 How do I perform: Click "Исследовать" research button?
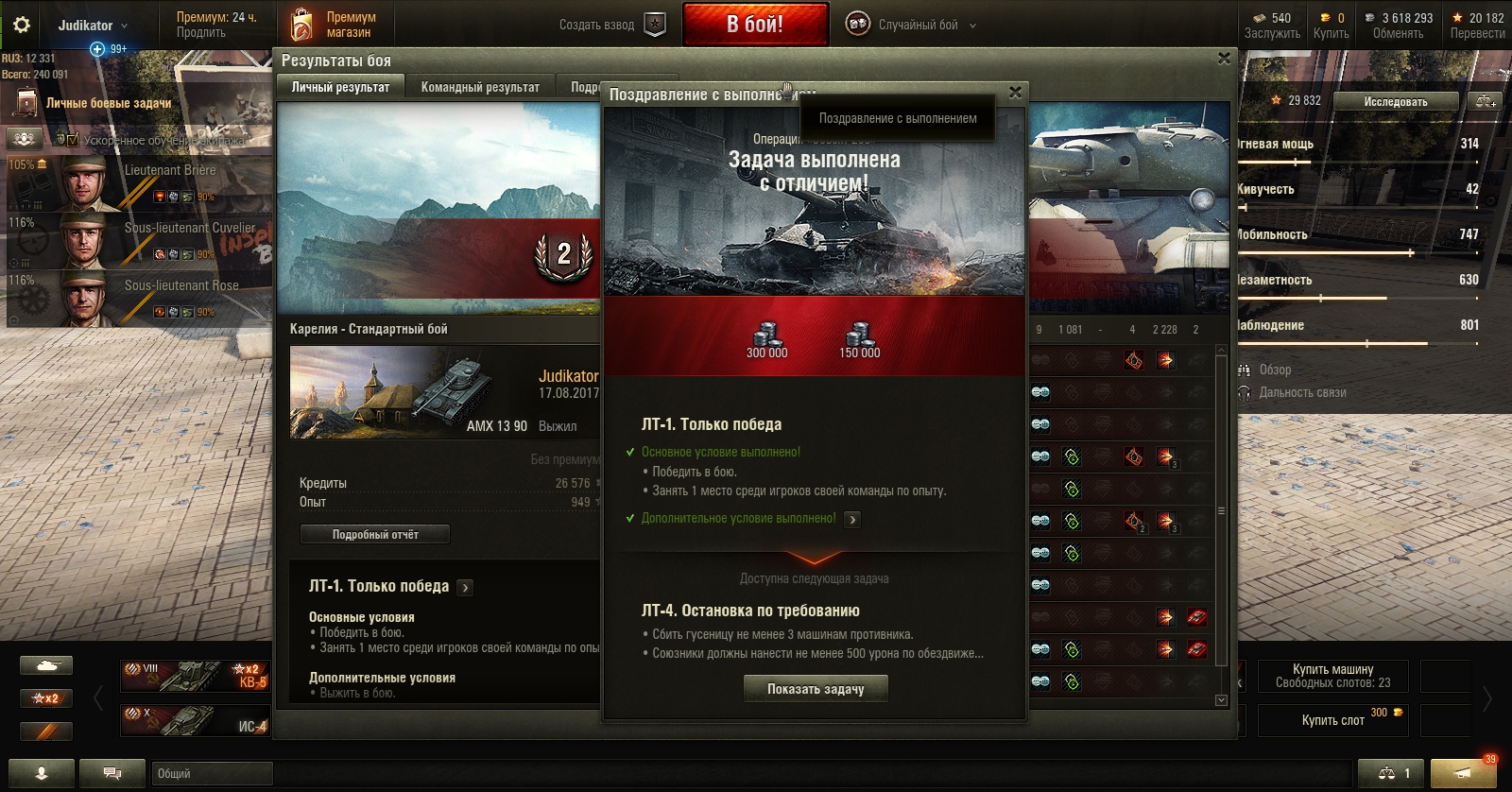coord(1395,101)
